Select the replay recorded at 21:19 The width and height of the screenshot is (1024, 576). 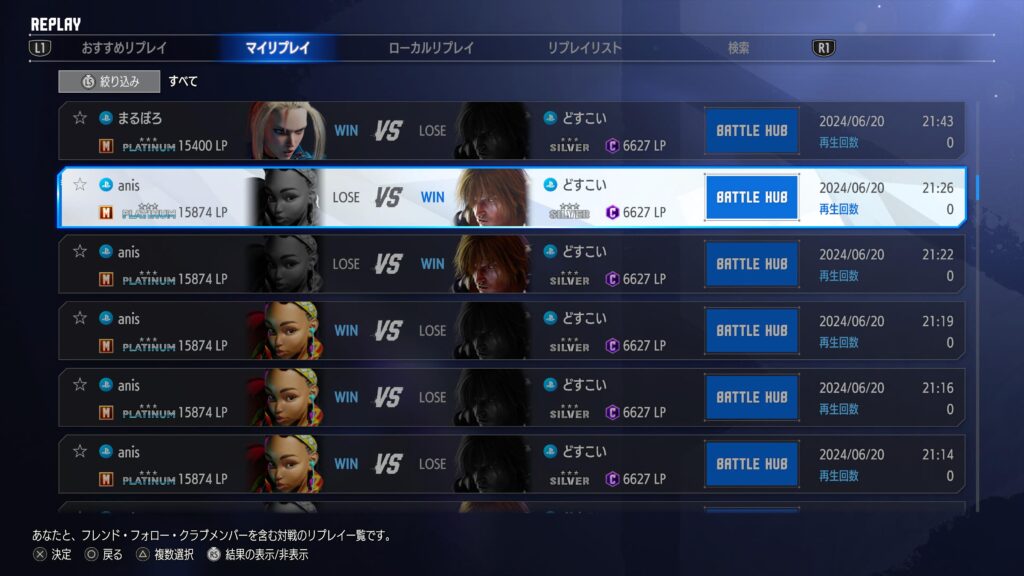pyautogui.click(x=512, y=331)
